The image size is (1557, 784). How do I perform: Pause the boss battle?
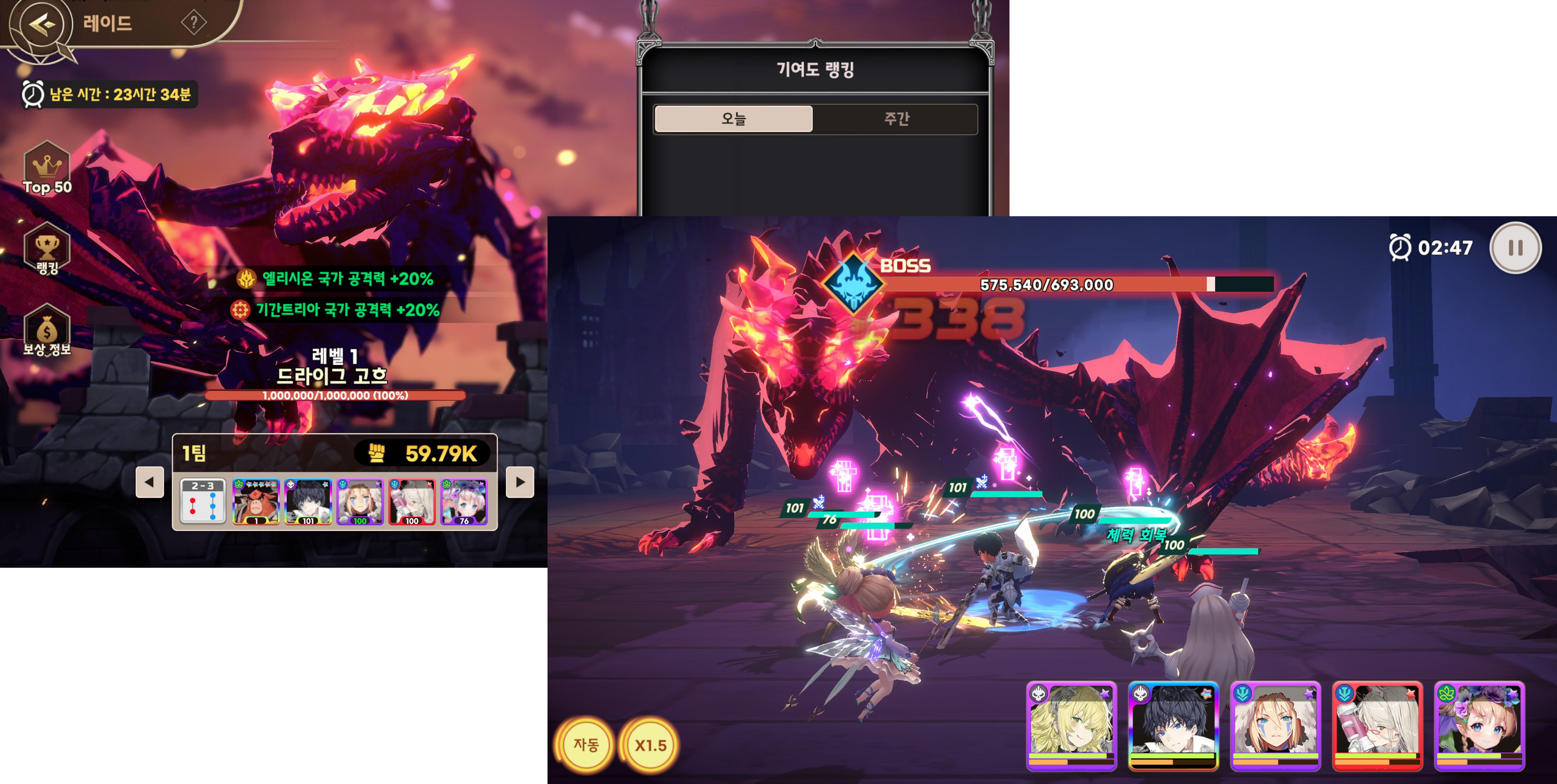1515,248
